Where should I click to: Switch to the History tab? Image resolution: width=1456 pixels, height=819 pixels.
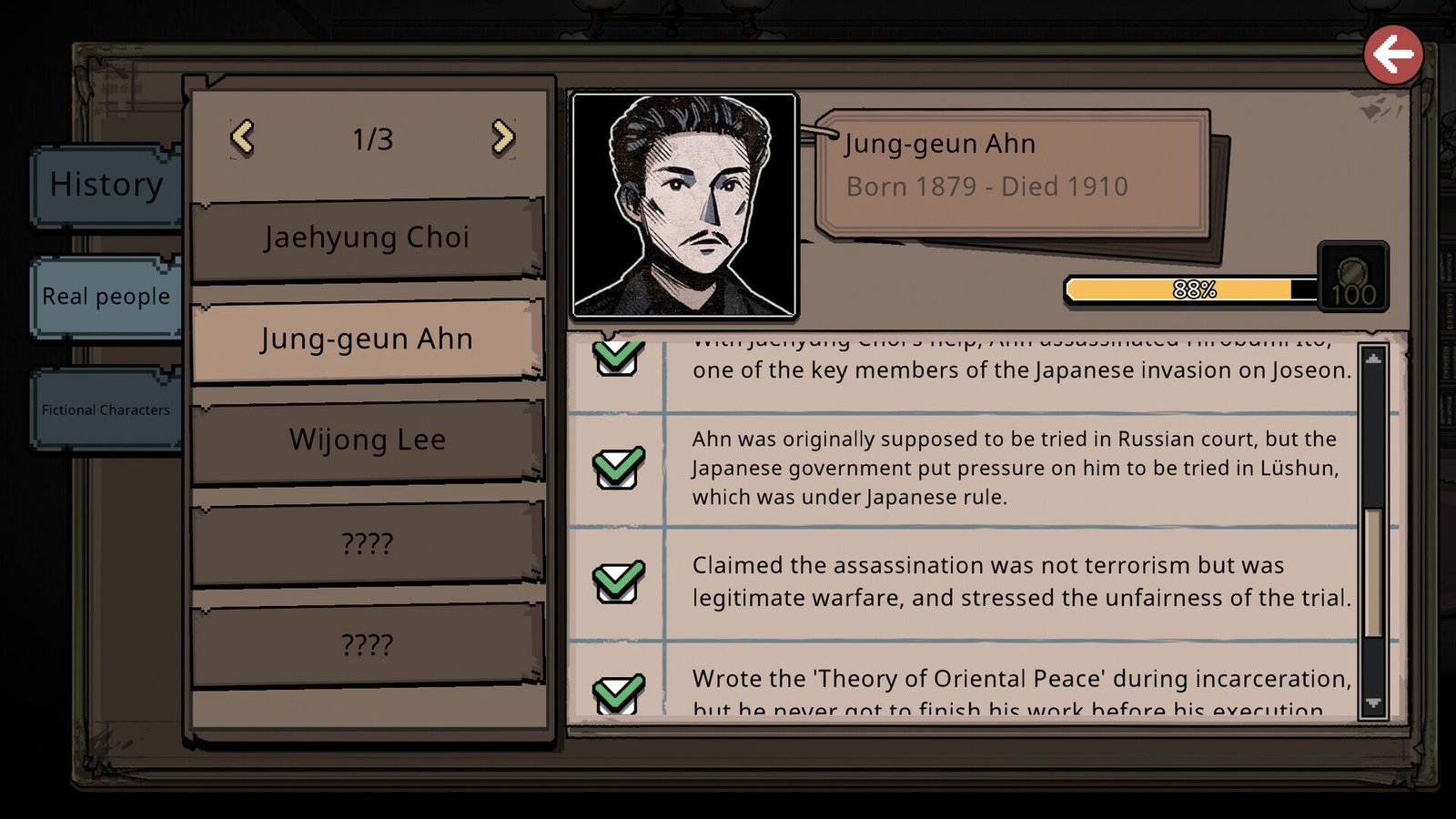[106, 185]
